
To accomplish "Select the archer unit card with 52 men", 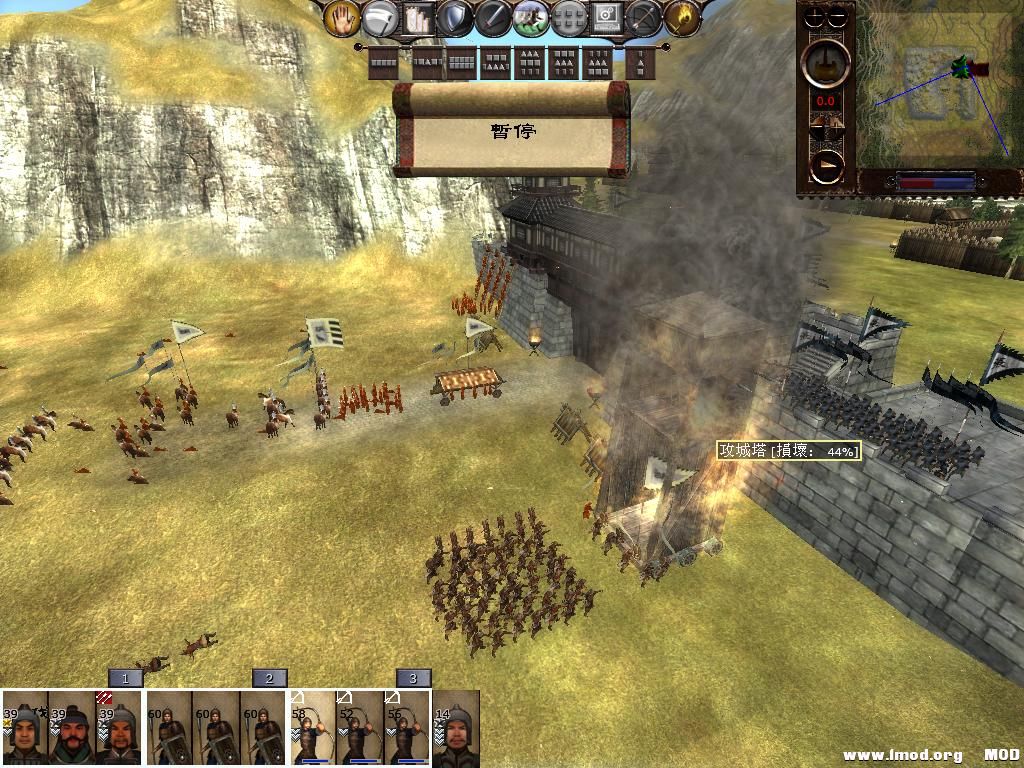I will (360, 728).
